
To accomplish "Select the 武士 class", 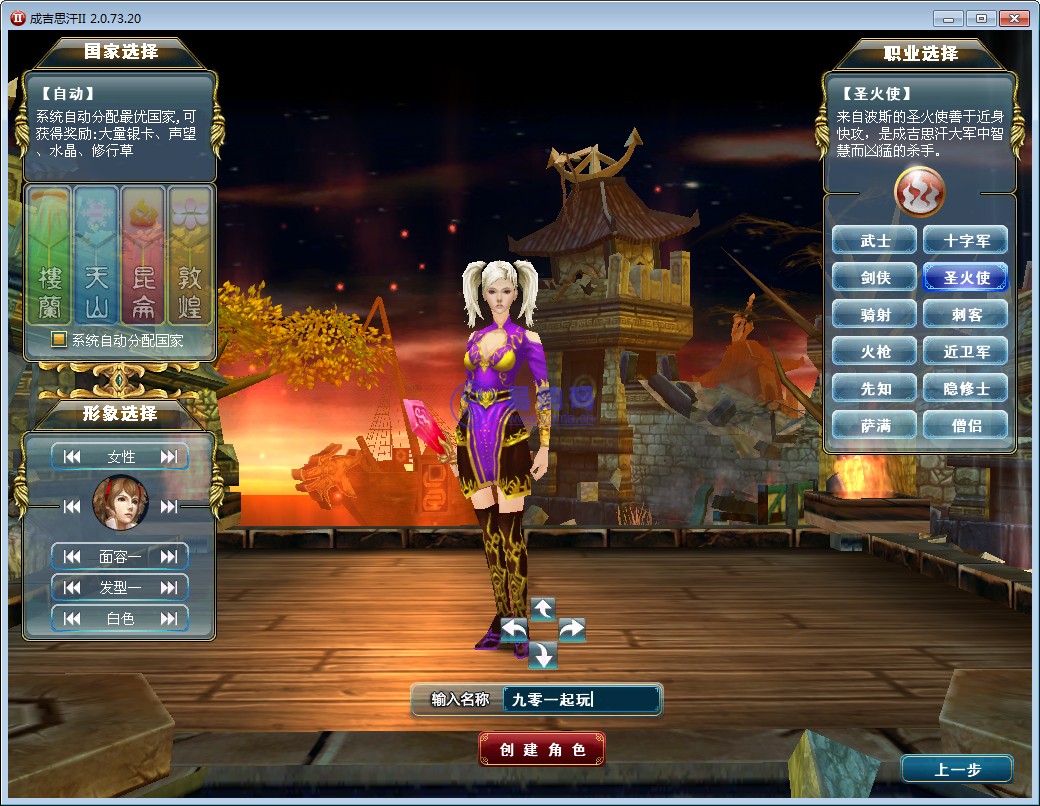I will pyautogui.click(x=875, y=241).
